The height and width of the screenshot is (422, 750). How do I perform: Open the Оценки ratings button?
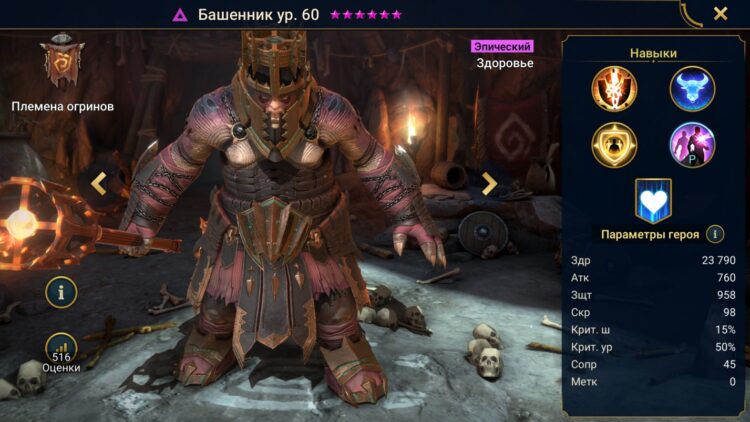(62, 352)
